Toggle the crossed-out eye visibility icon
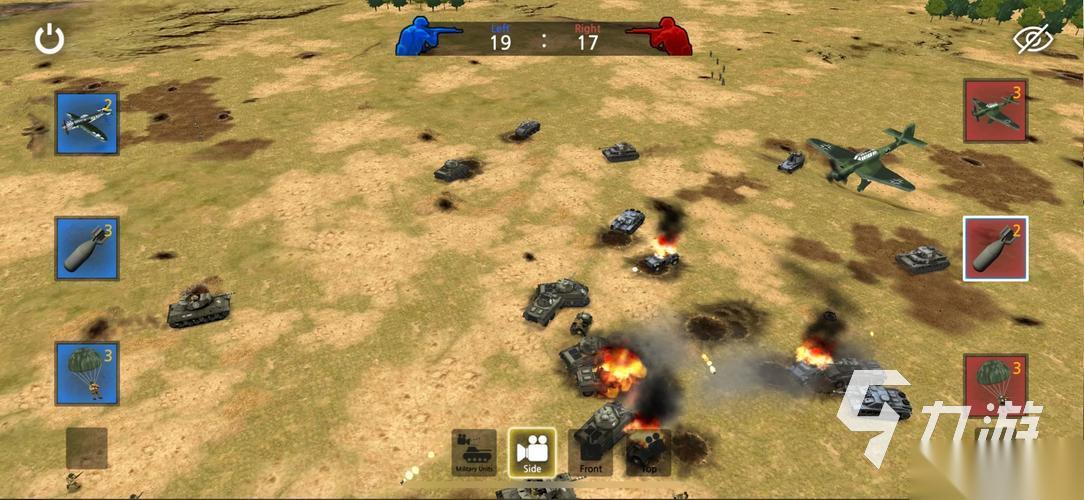This screenshot has width=1084, height=500. (x=1033, y=39)
